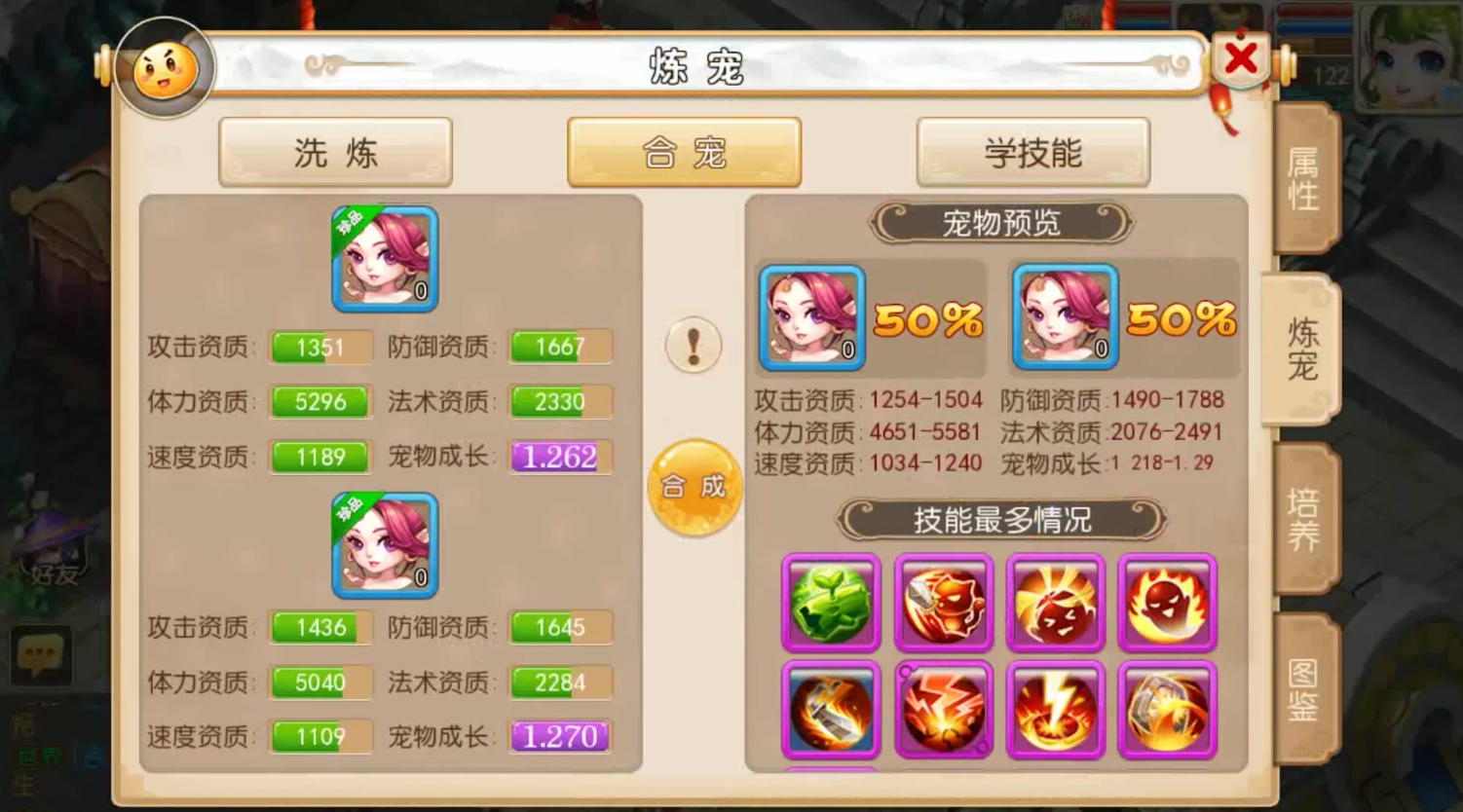Click the purple 宠物成长 growth bar showing 1.262
Screen dimensions: 1463x812
point(557,458)
